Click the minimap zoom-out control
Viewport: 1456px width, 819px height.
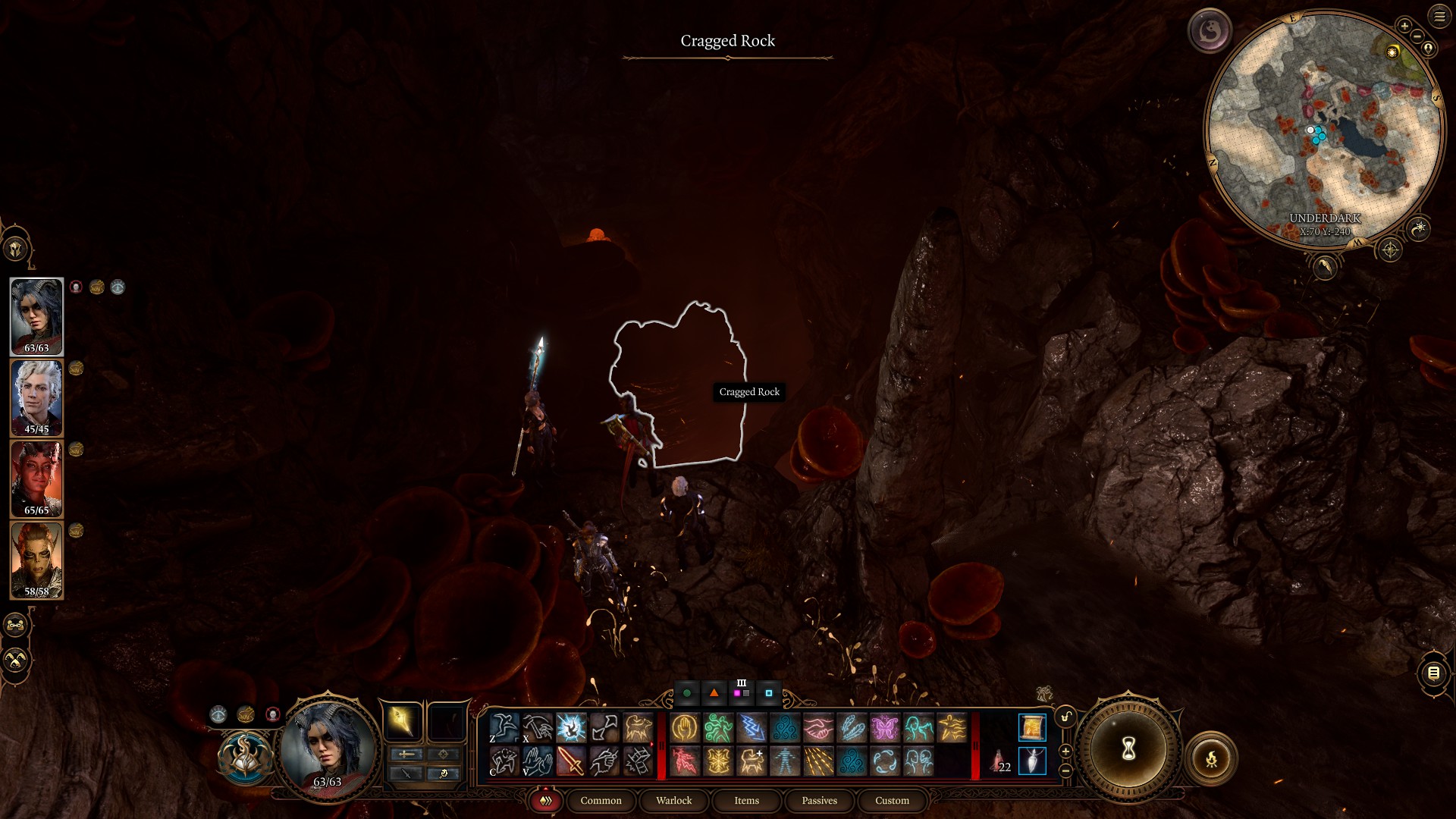1417,36
